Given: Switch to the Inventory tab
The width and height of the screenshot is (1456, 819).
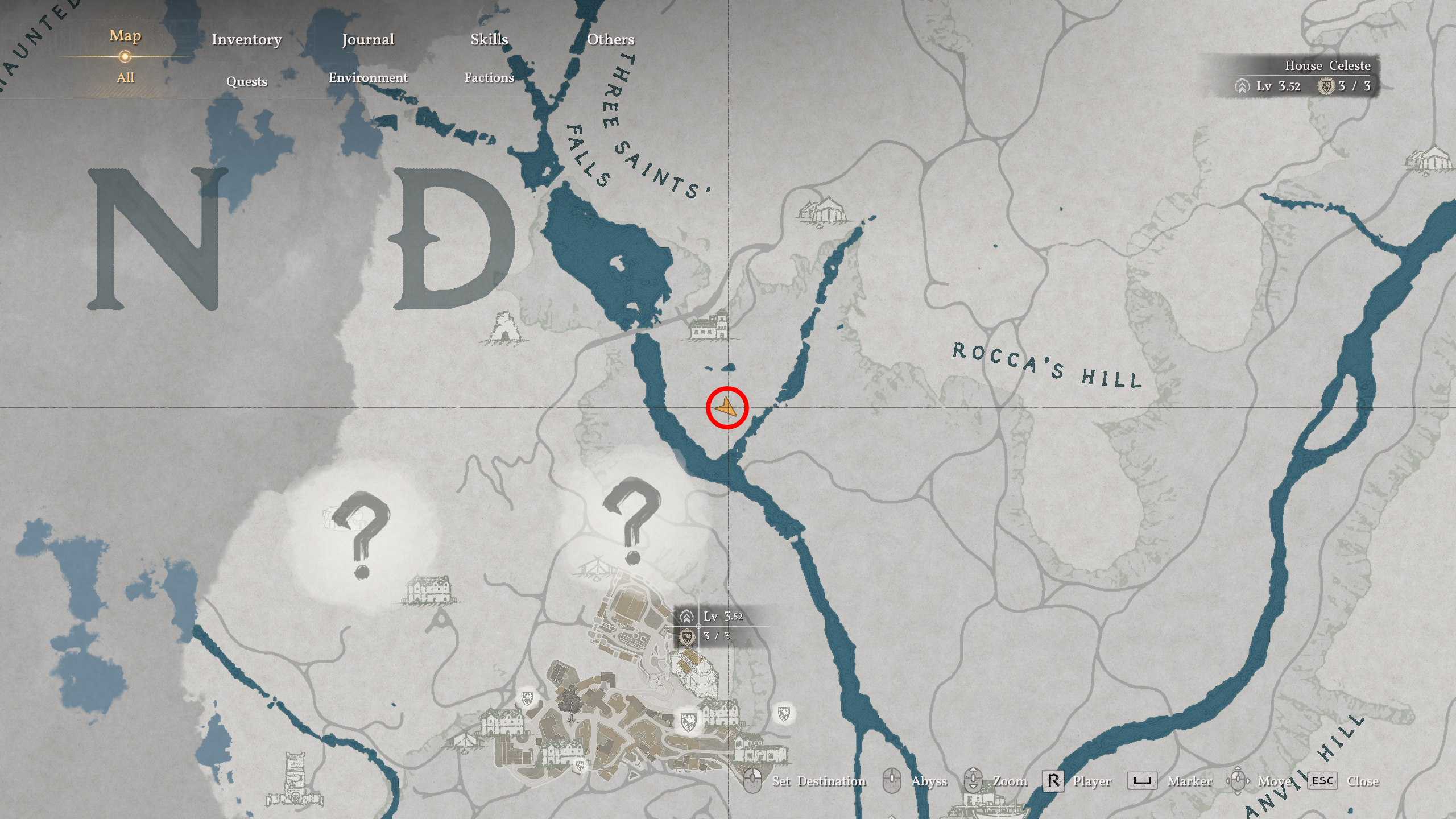Looking at the screenshot, I should (x=246, y=40).
